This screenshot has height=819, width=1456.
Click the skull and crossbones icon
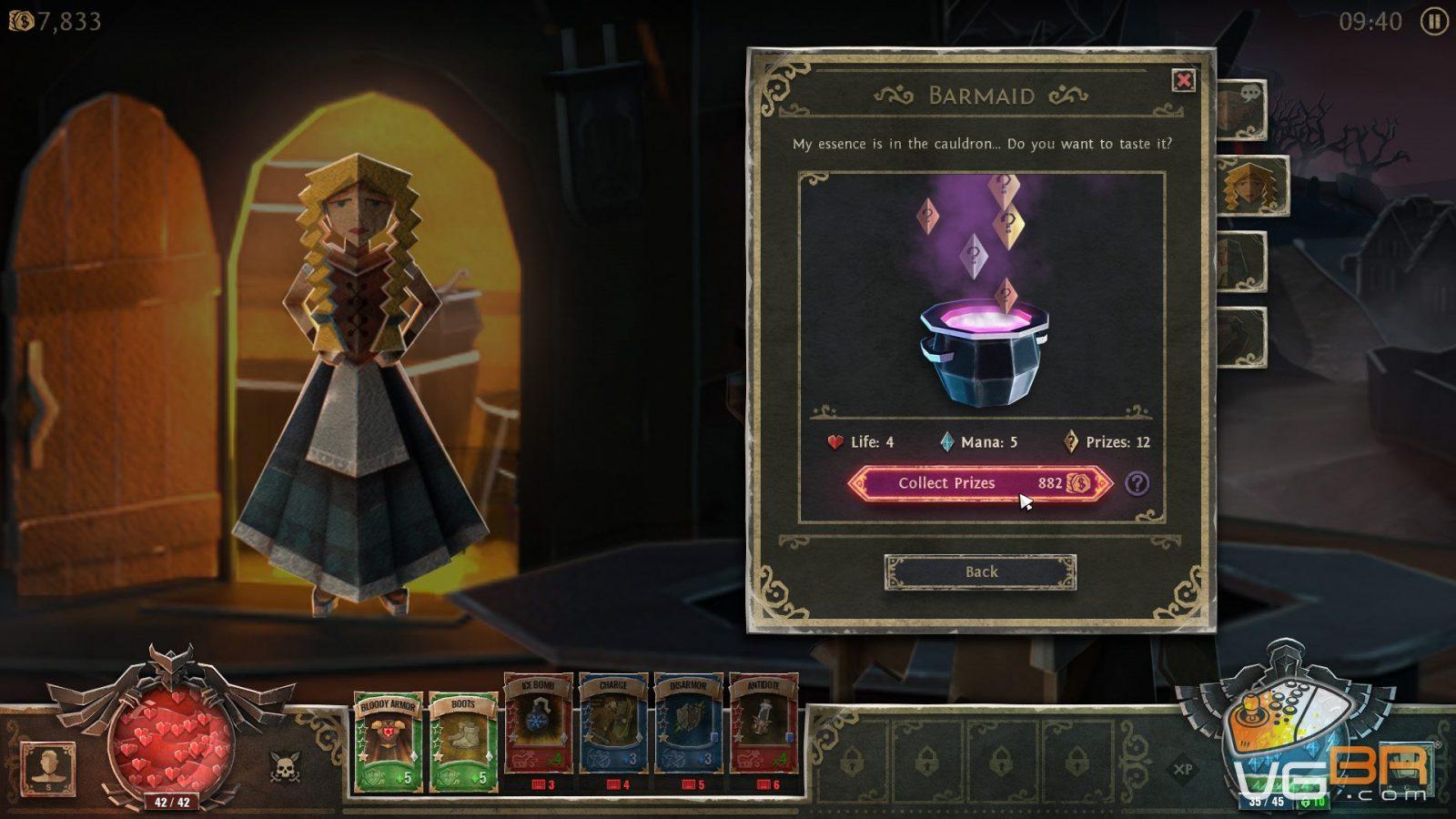point(285,768)
